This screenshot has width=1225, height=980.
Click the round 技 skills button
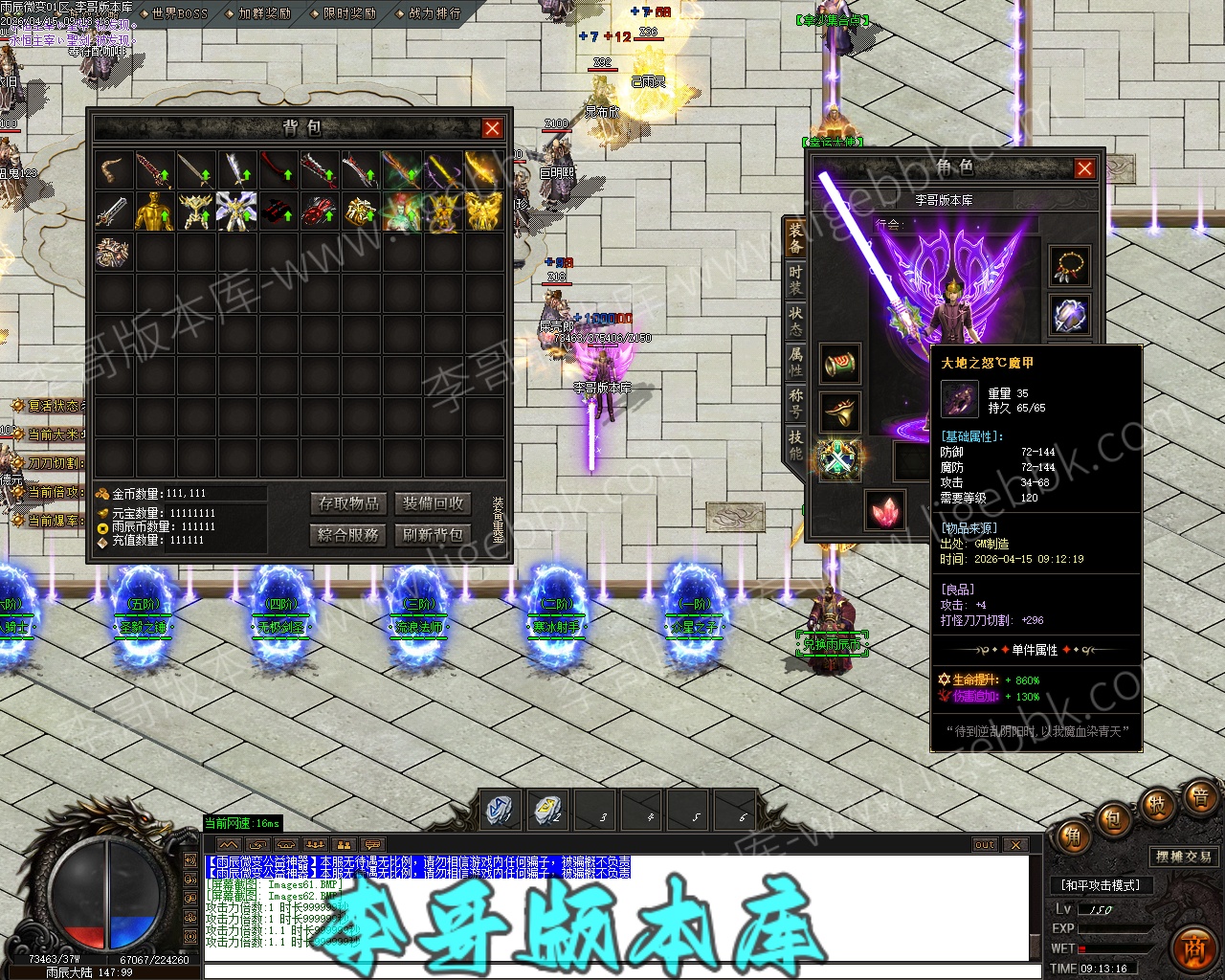coord(1157,804)
